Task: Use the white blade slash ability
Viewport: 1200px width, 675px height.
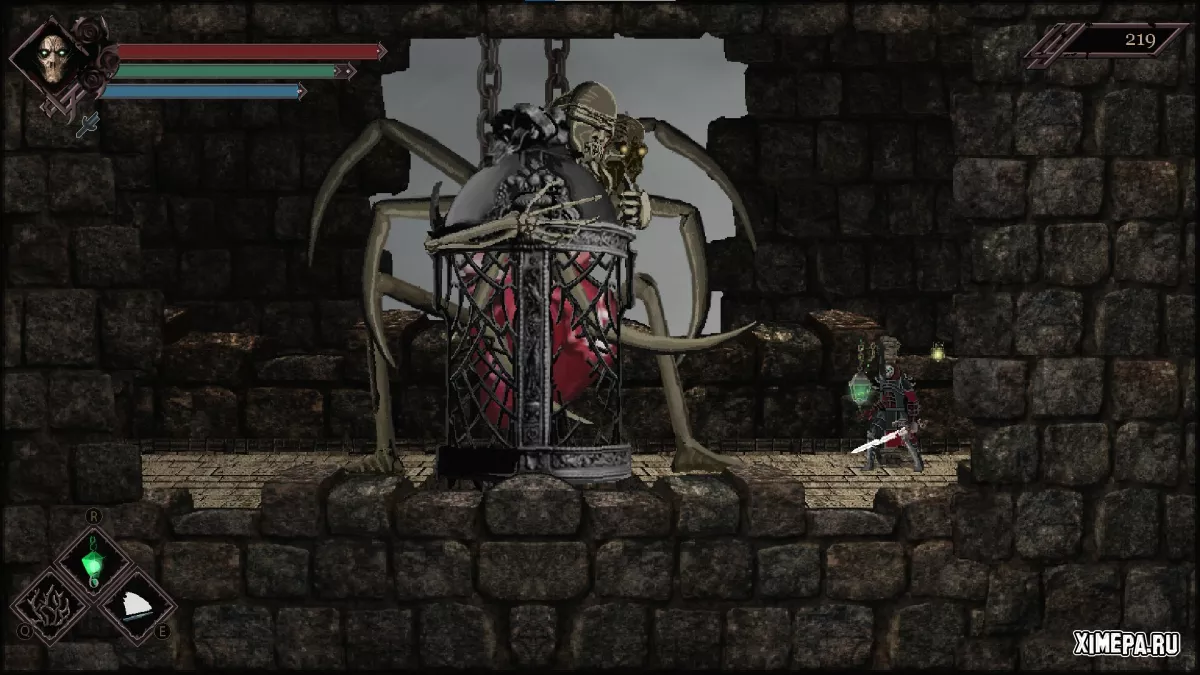Action: (136, 604)
